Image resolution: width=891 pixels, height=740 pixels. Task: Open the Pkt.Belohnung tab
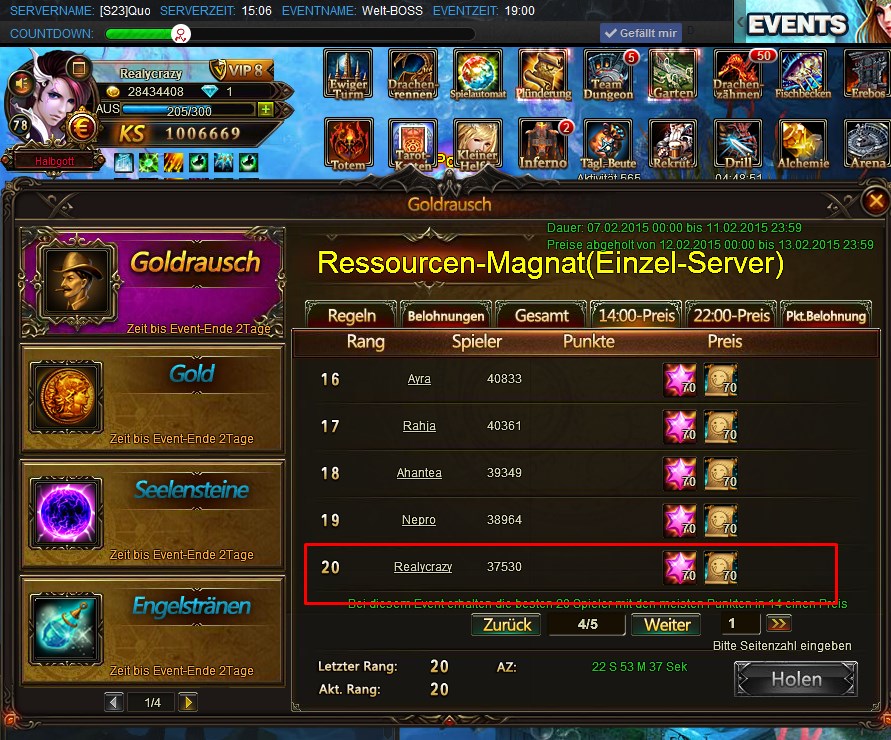coord(825,315)
